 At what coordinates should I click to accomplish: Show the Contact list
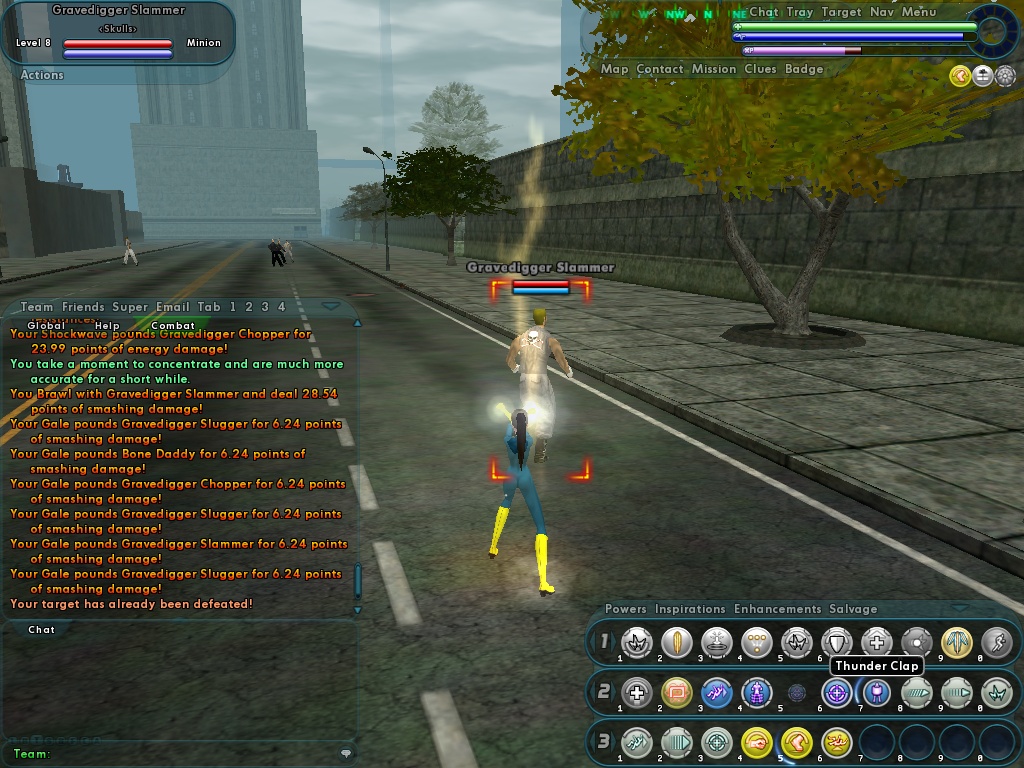[x=660, y=69]
